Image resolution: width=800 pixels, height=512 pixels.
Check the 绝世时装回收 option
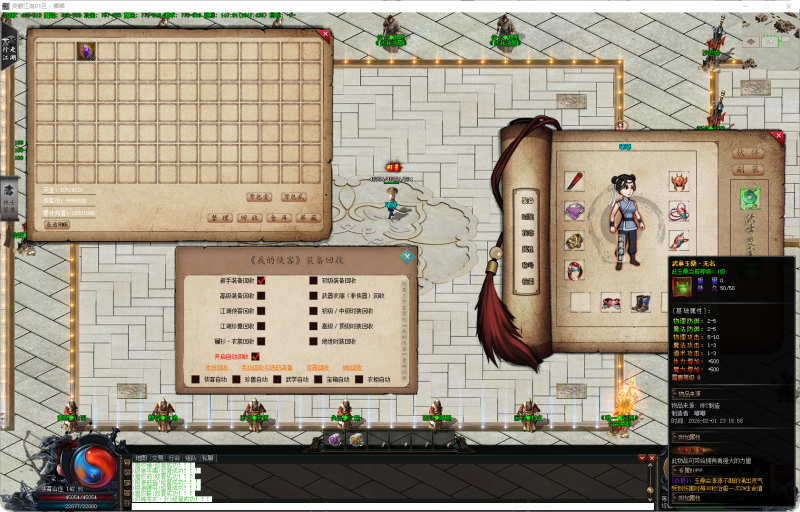(313, 341)
